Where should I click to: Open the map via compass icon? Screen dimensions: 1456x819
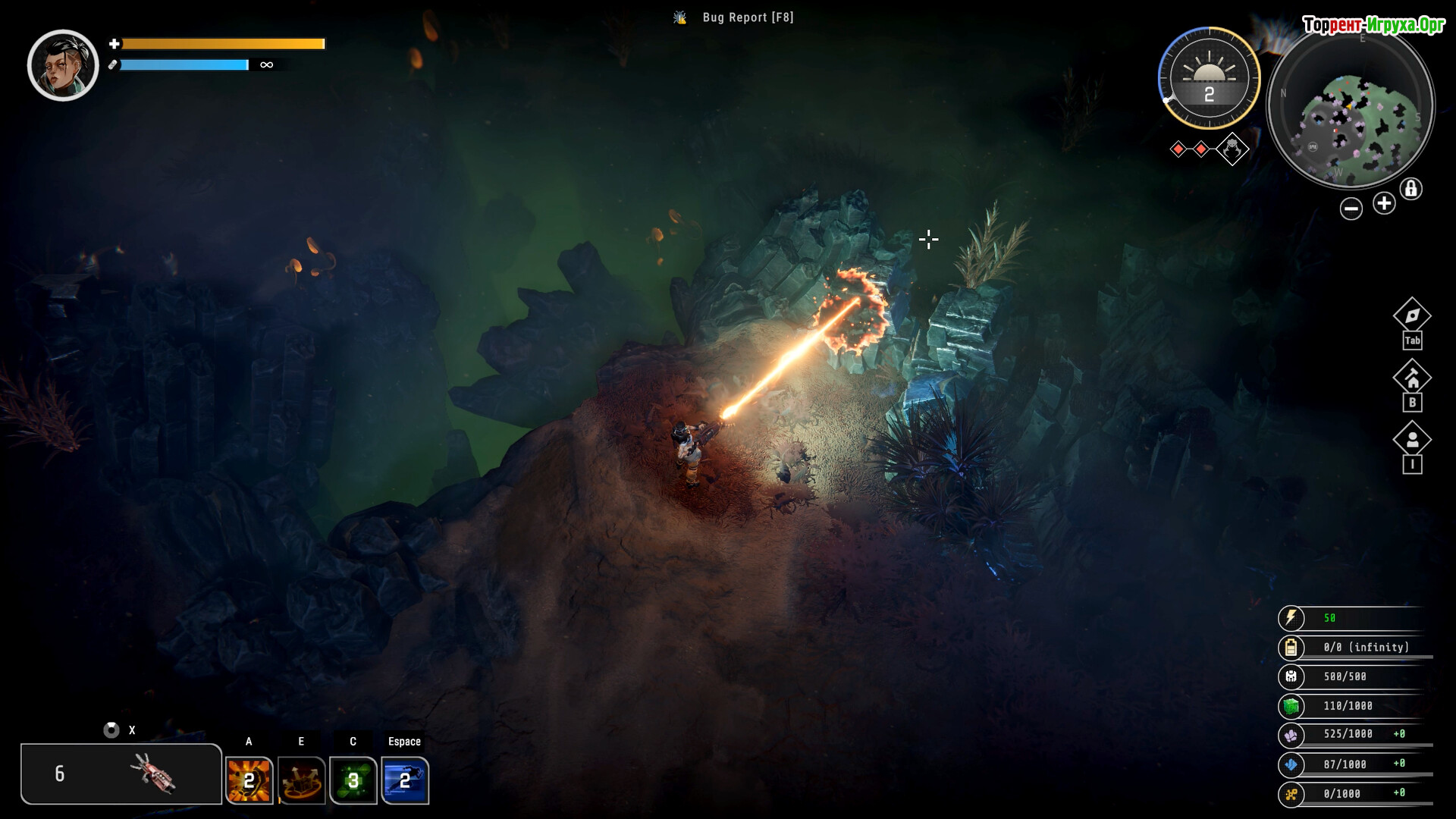tap(1412, 315)
